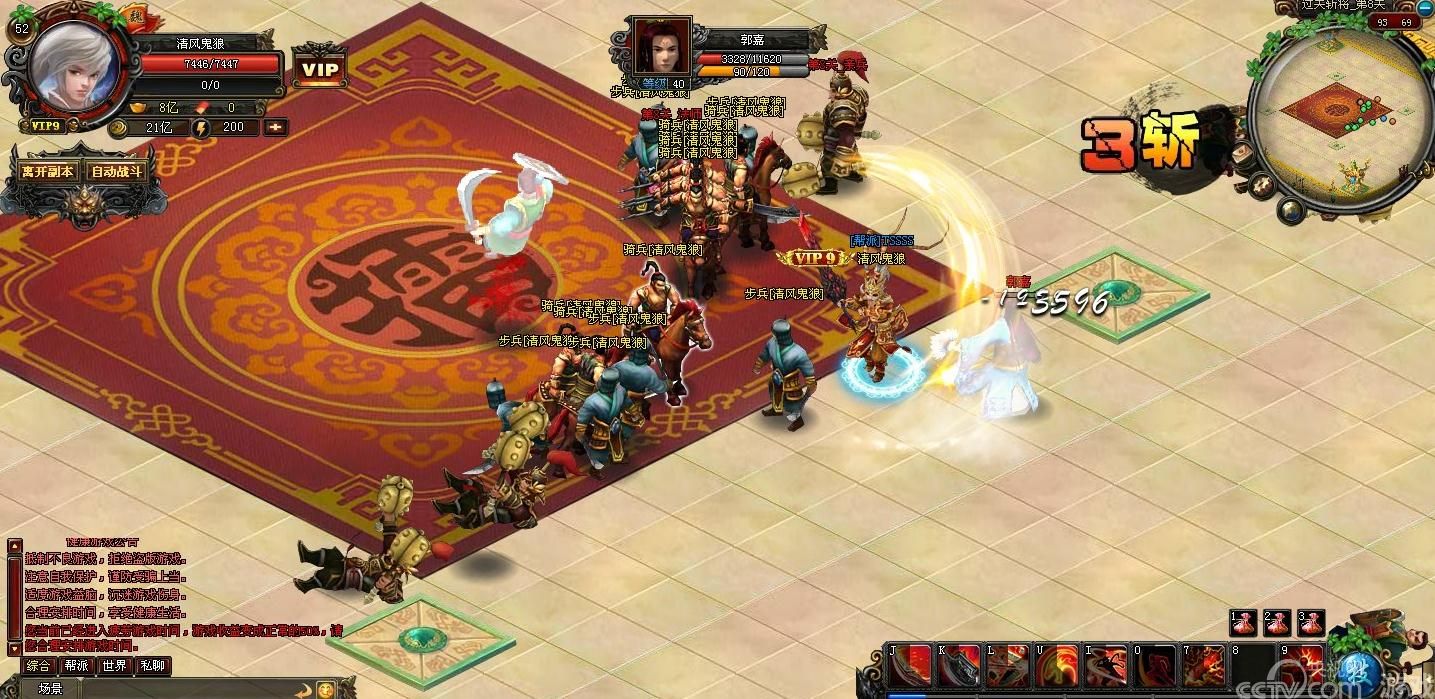Use the potion bag in slot 1

(1243, 623)
